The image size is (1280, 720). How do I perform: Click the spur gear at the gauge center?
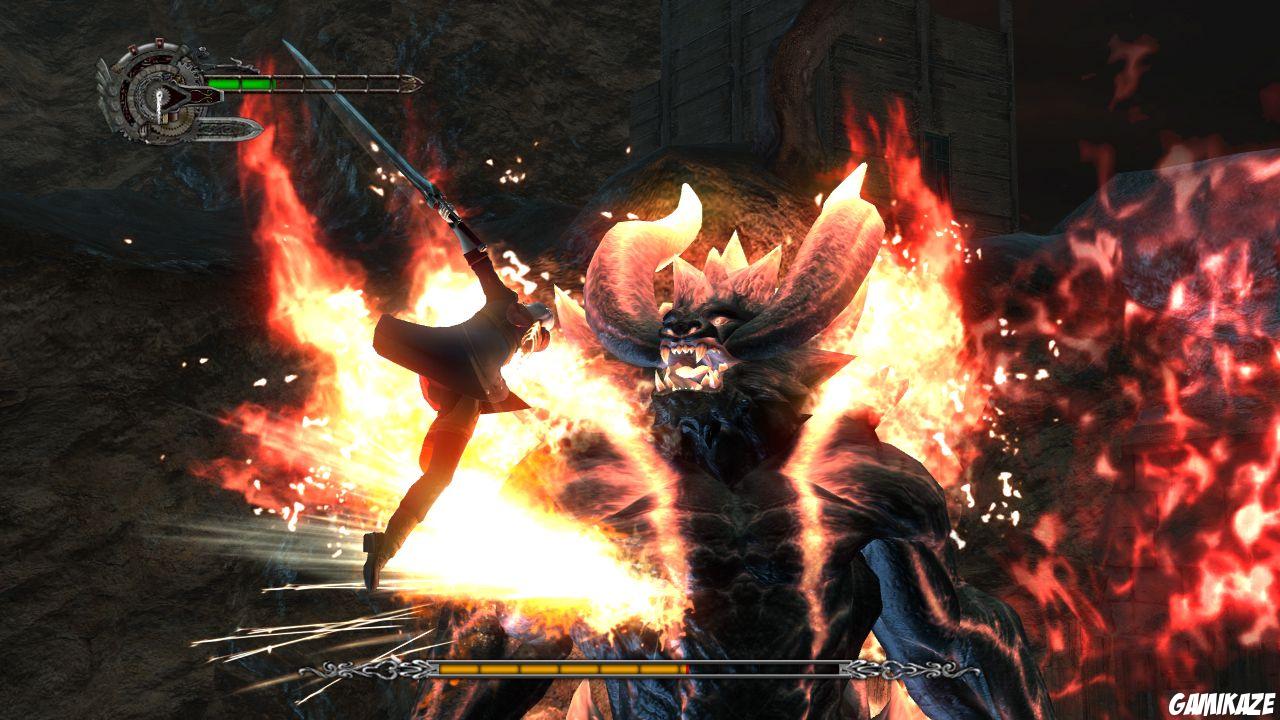[162, 96]
